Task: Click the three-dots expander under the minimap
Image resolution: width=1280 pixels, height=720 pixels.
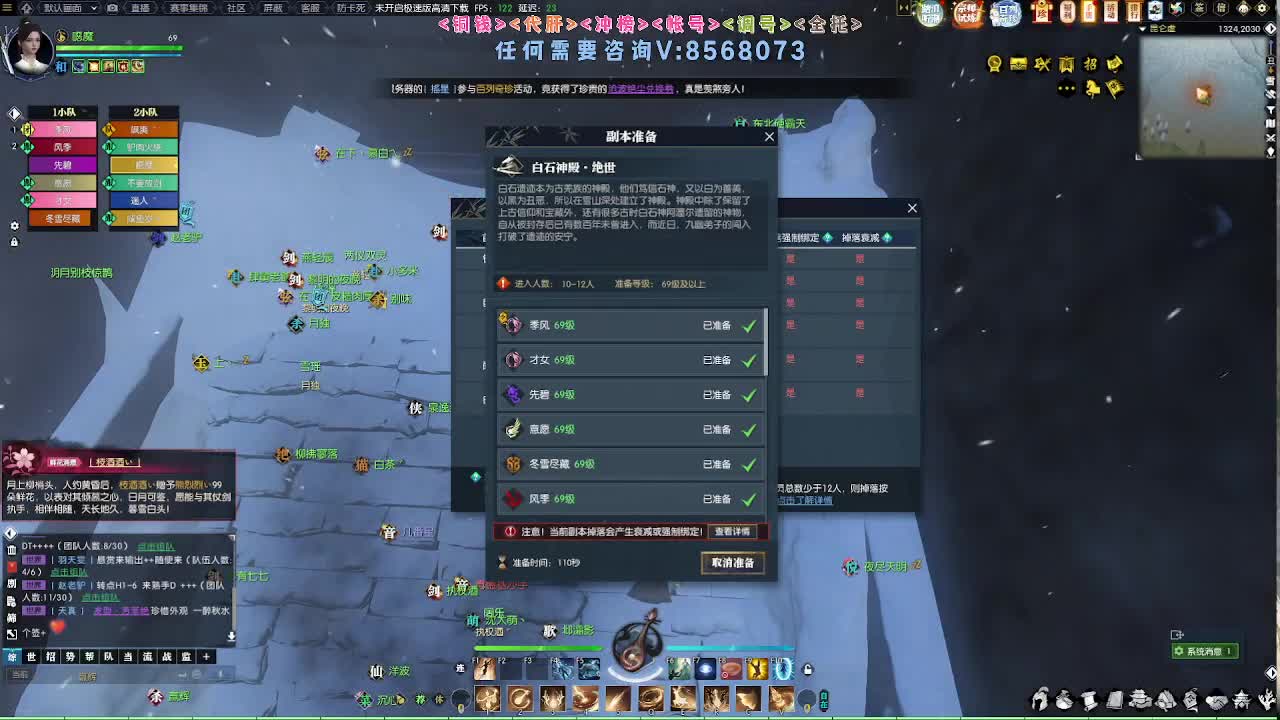Action: [1066, 88]
